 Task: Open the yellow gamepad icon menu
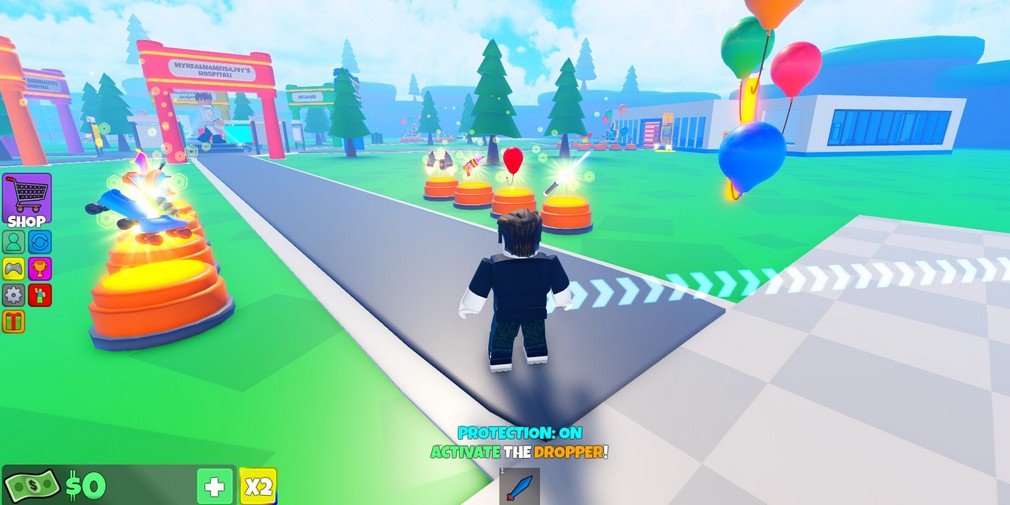pyautogui.click(x=13, y=269)
